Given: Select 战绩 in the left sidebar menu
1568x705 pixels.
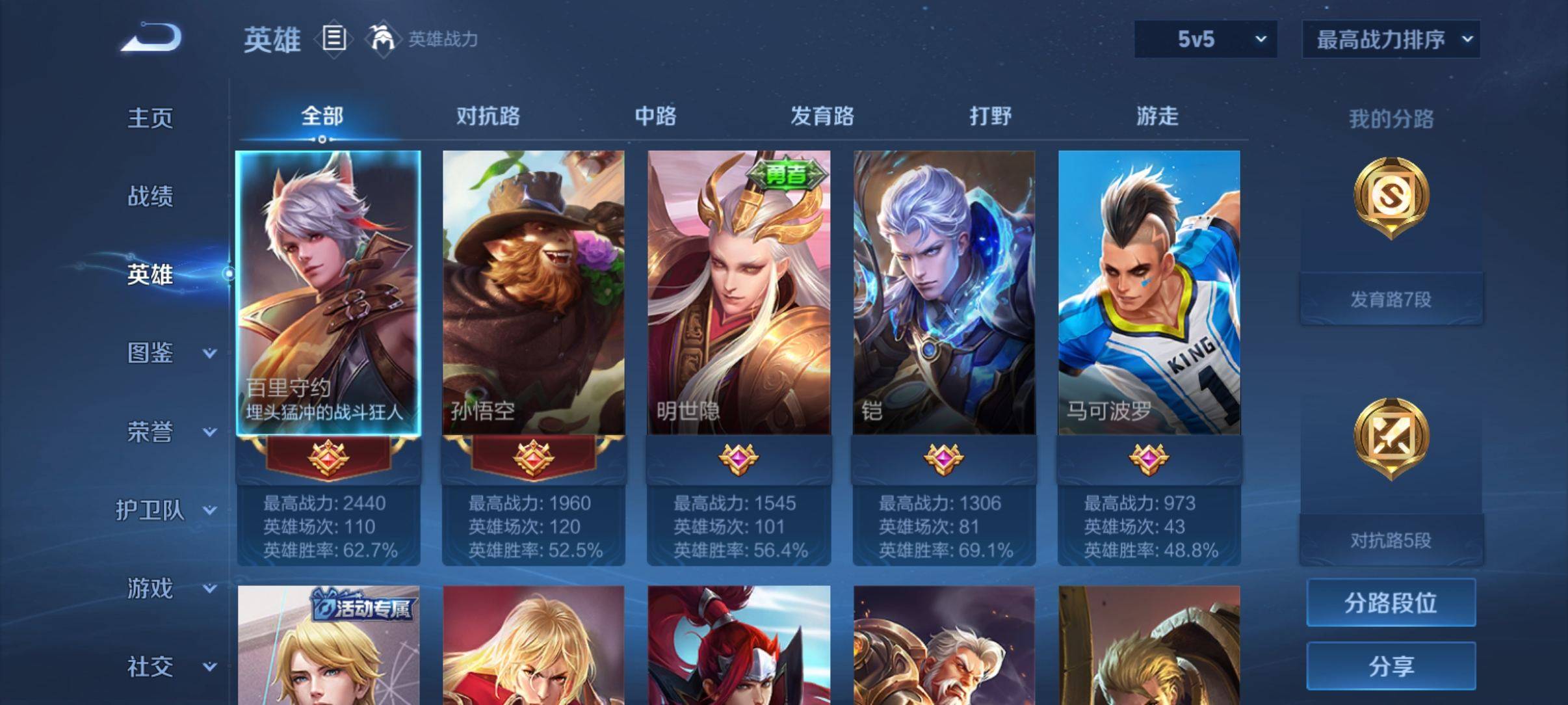Looking at the screenshot, I should tap(150, 196).
